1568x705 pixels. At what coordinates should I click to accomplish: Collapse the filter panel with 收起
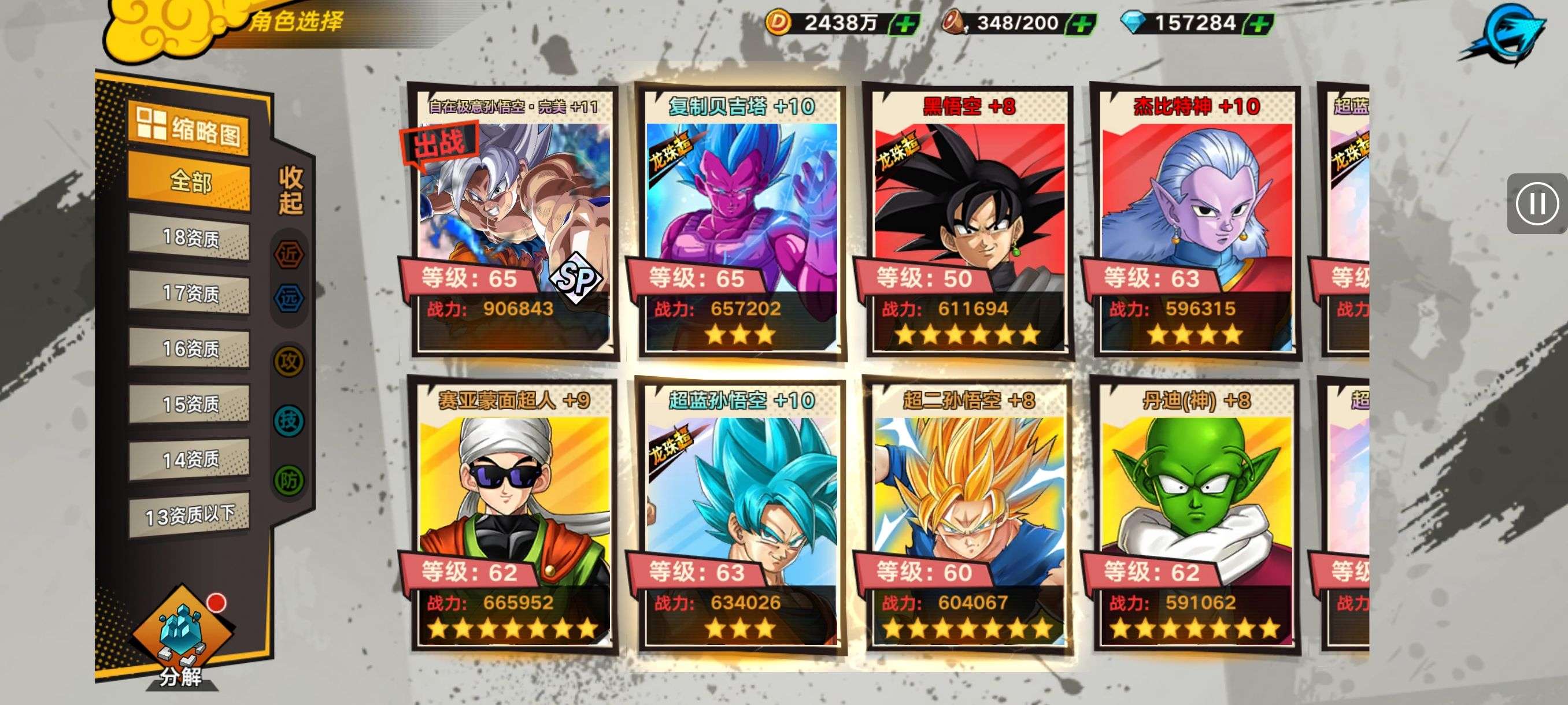290,190
